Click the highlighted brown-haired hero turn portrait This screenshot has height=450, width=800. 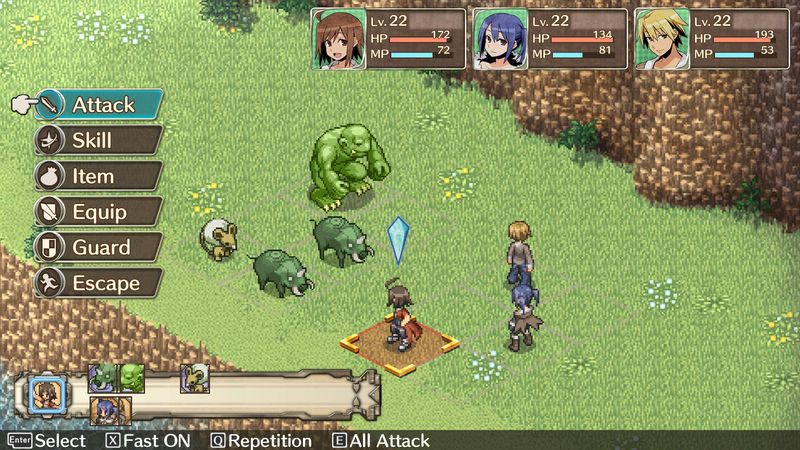pyautogui.click(x=44, y=392)
